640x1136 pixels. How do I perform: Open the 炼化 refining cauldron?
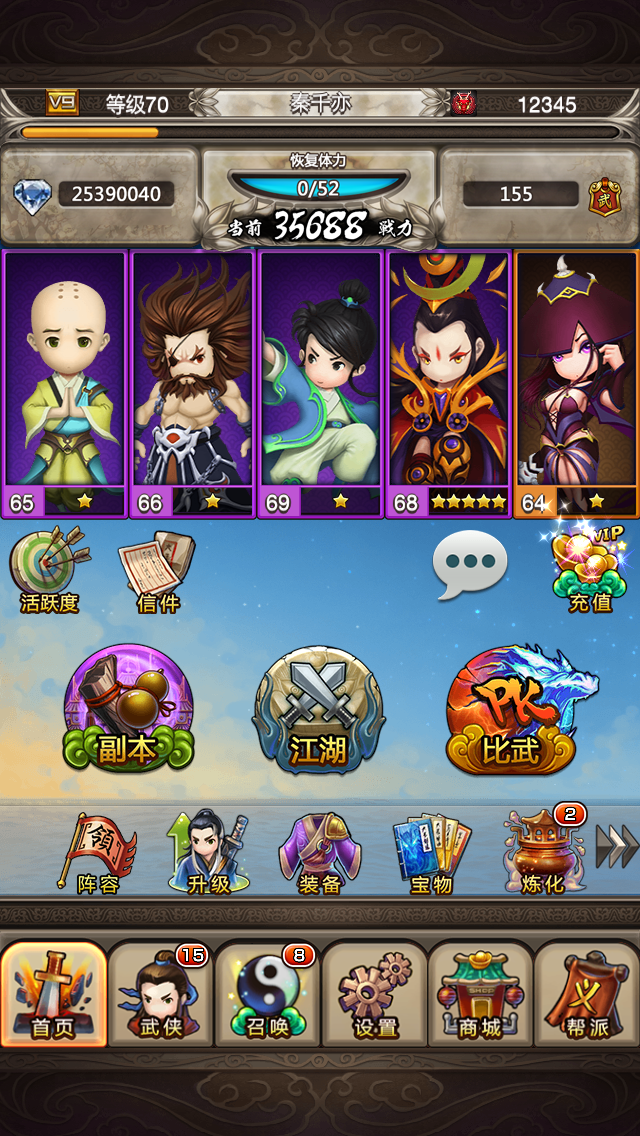(541, 854)
